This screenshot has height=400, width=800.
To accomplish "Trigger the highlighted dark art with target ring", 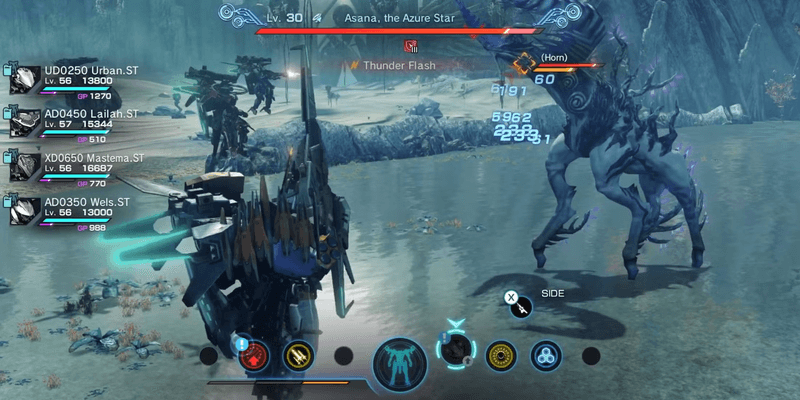I will point(457,350).
